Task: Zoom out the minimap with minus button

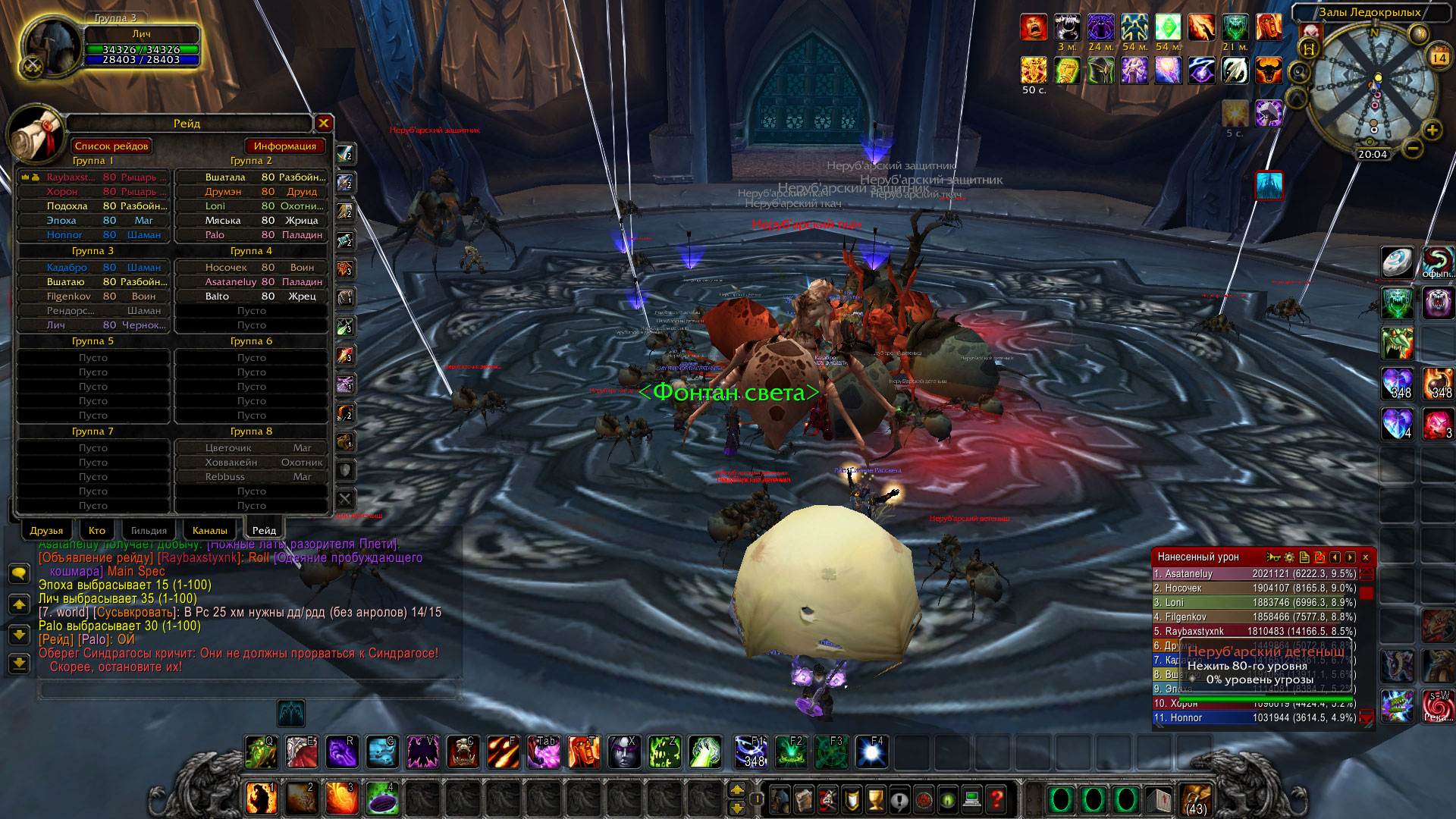Action: 1412,148
